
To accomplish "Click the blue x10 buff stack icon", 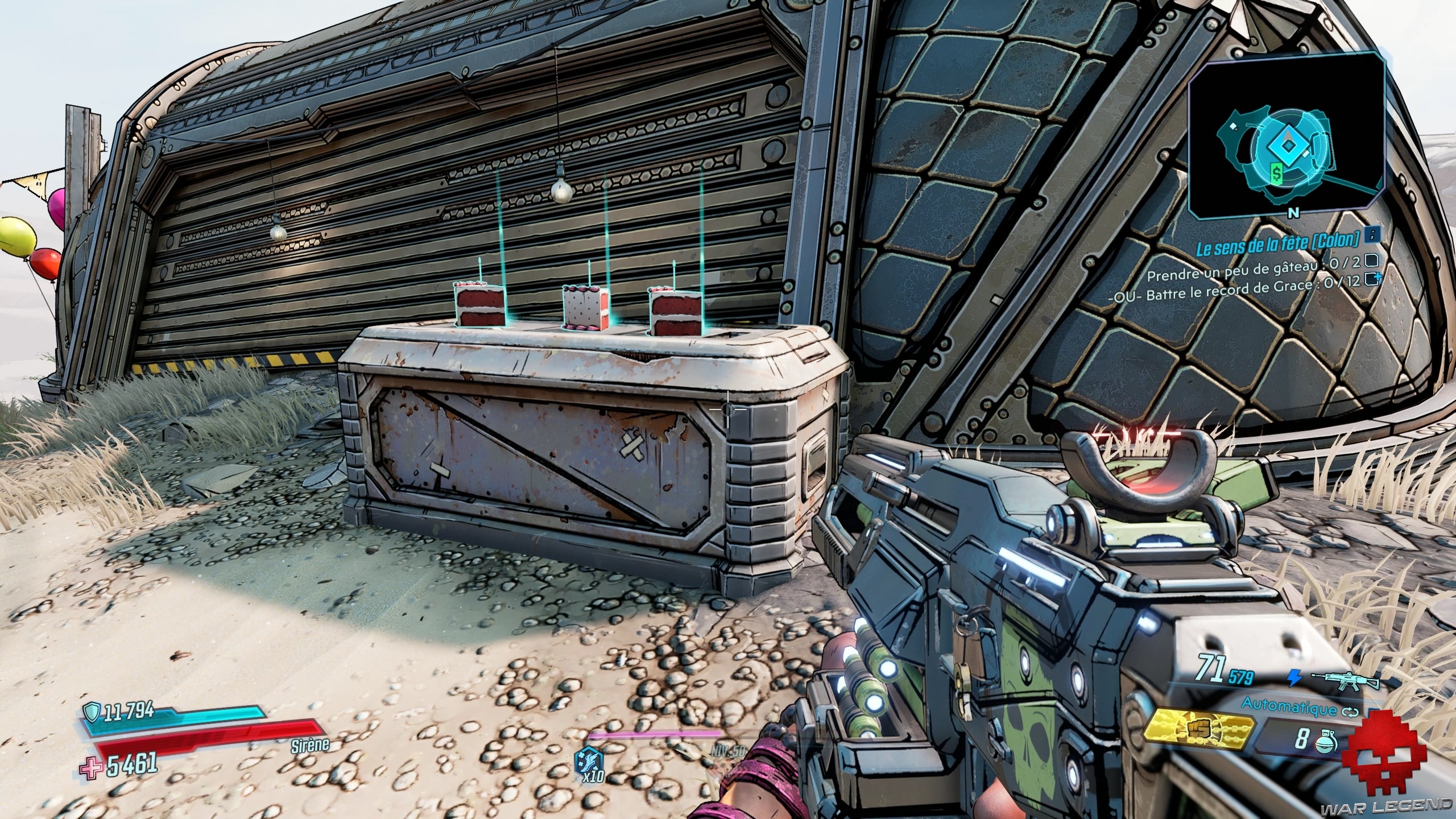I will click(584, 760).
